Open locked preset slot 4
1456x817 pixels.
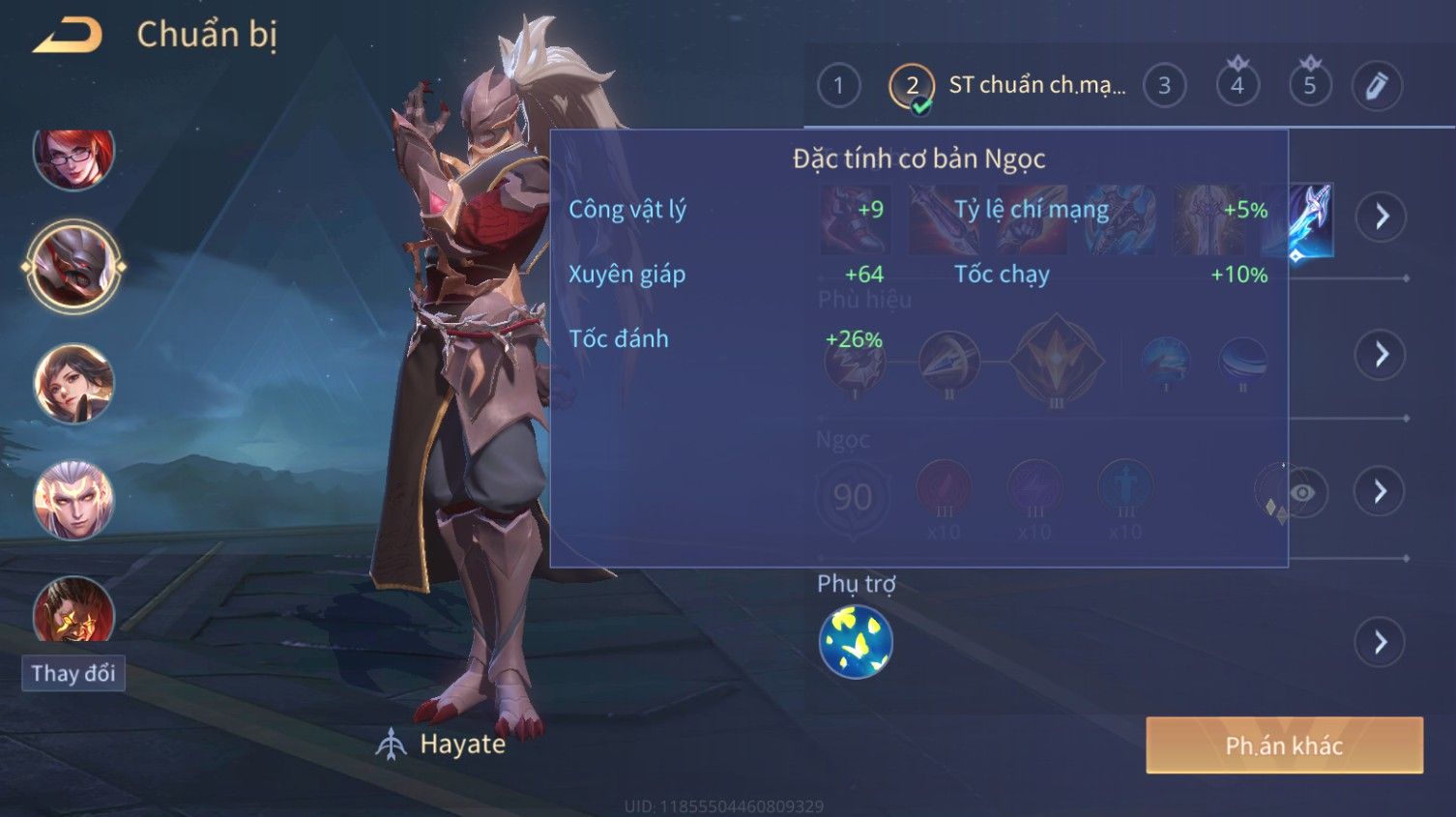pyautogui.click(x=1238, y=86)
